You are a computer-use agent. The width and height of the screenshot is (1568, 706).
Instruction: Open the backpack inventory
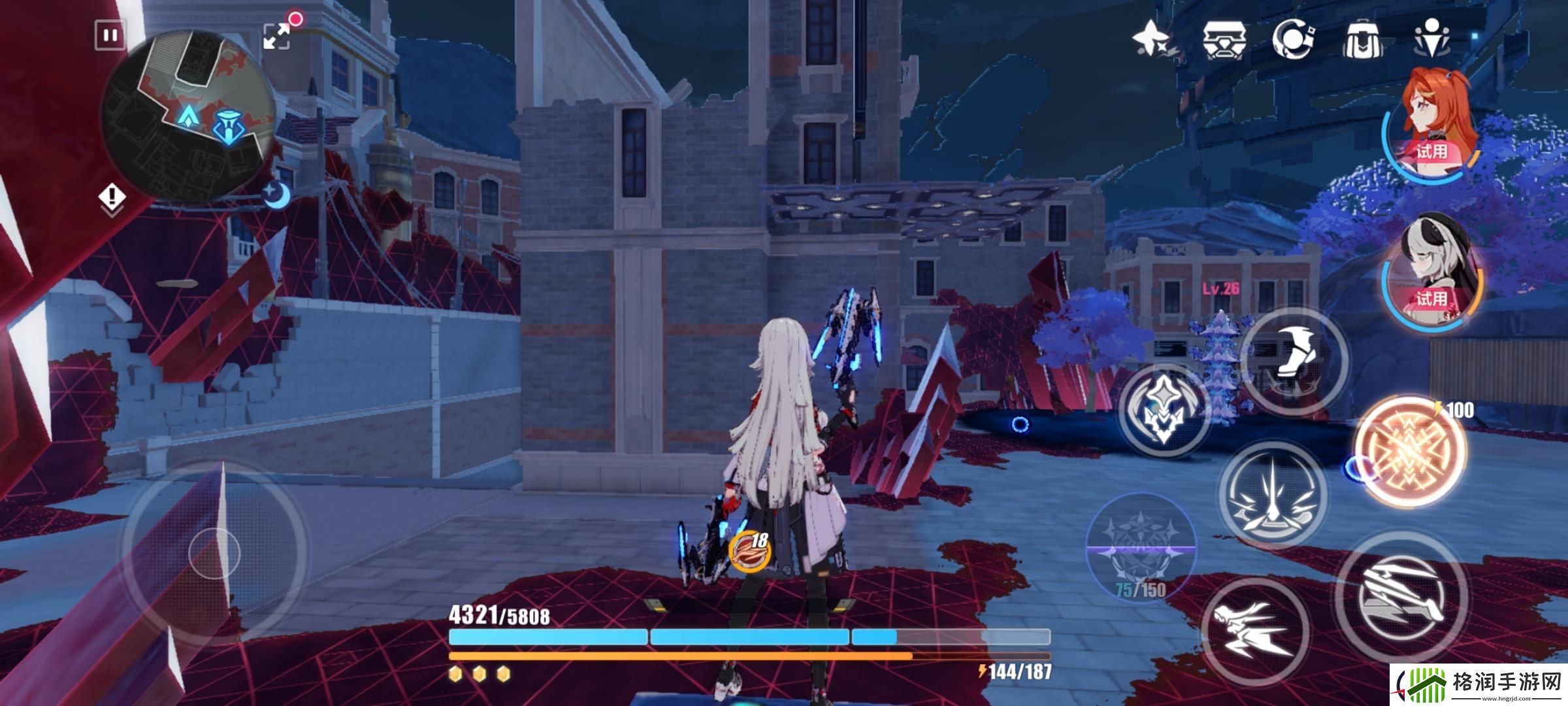point(1362,41)
